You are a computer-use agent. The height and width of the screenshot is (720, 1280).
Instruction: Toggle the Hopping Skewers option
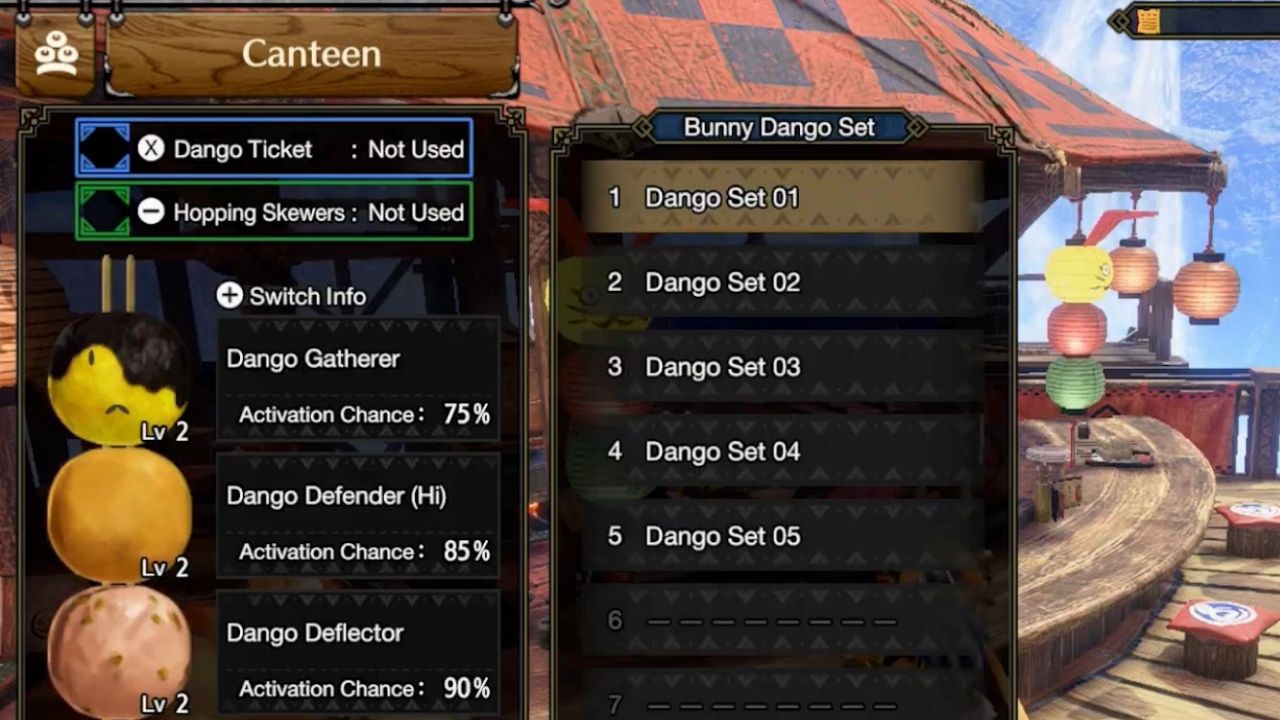click(274, 212)
